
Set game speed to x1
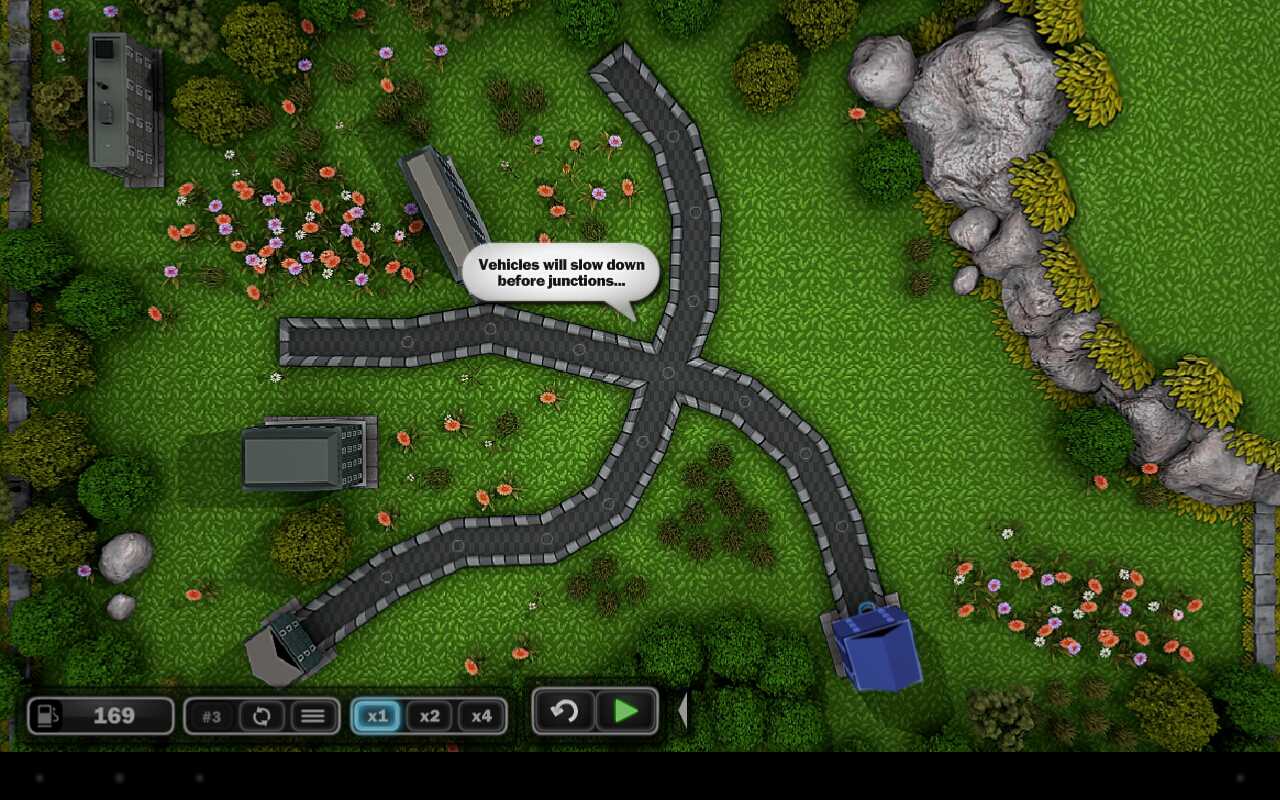(x=377, y=716)
